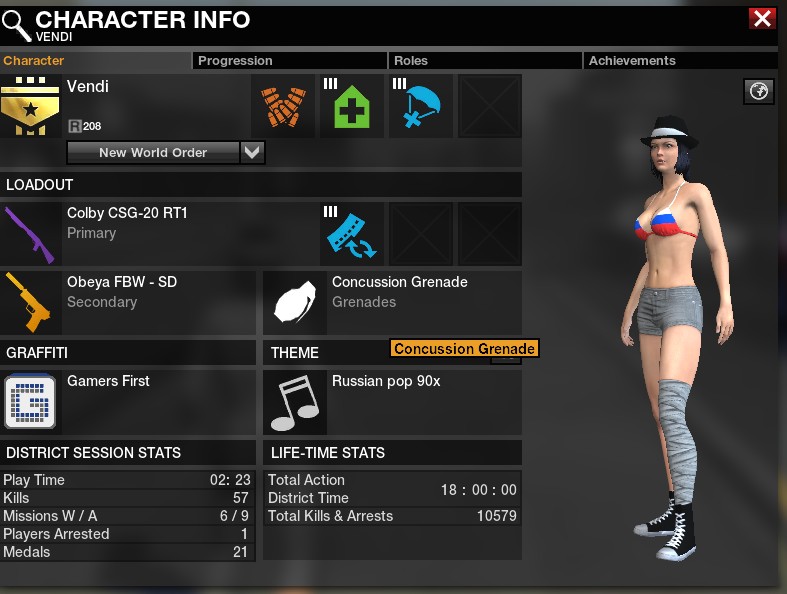Select the green medical cross modification
Image resolution: width=787 pixels, height=594 pixels.
(x=352, y=106)
